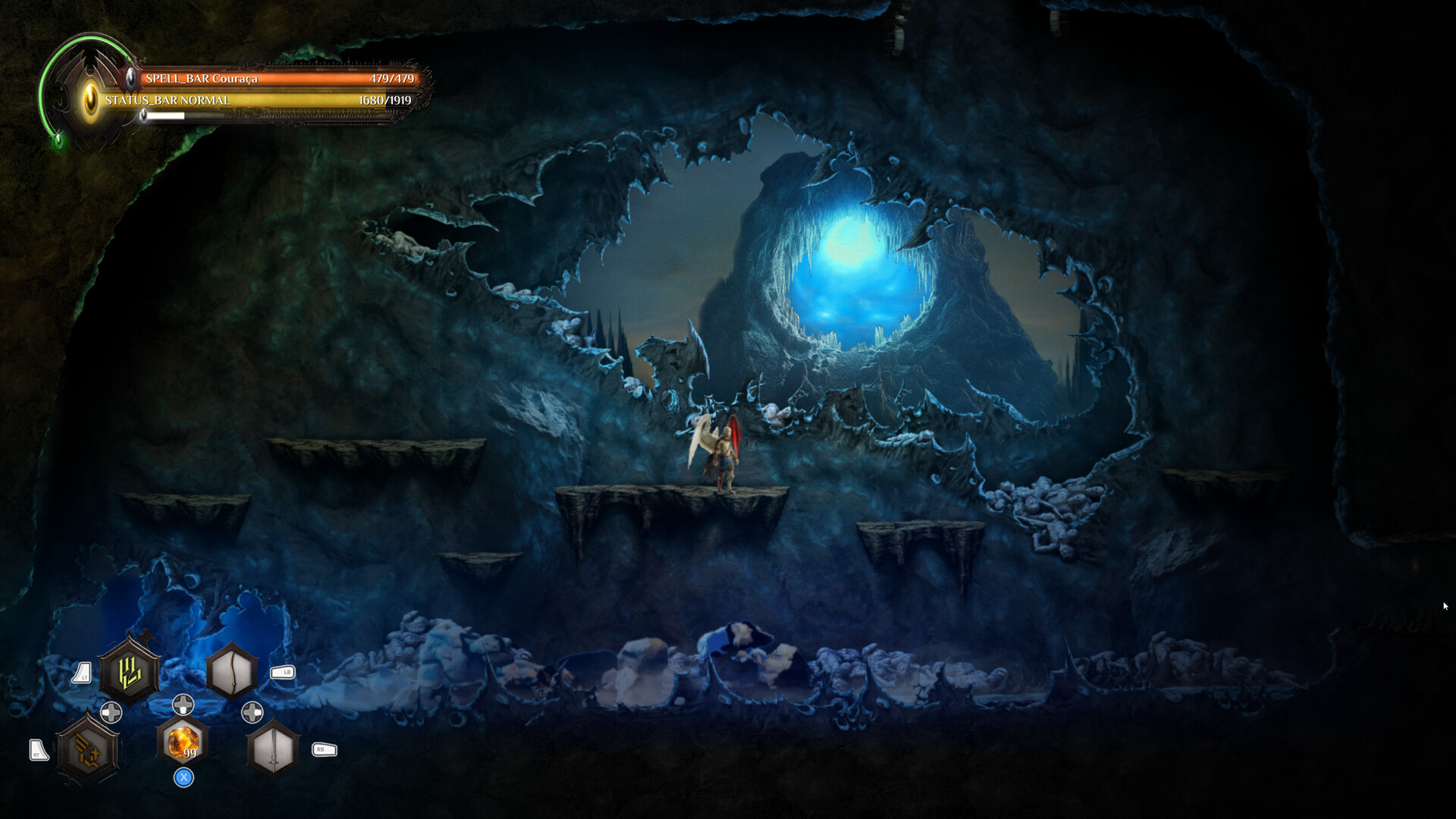Click the LT trigger prompt icon
1456x819 pixels.
pos(83,672)
